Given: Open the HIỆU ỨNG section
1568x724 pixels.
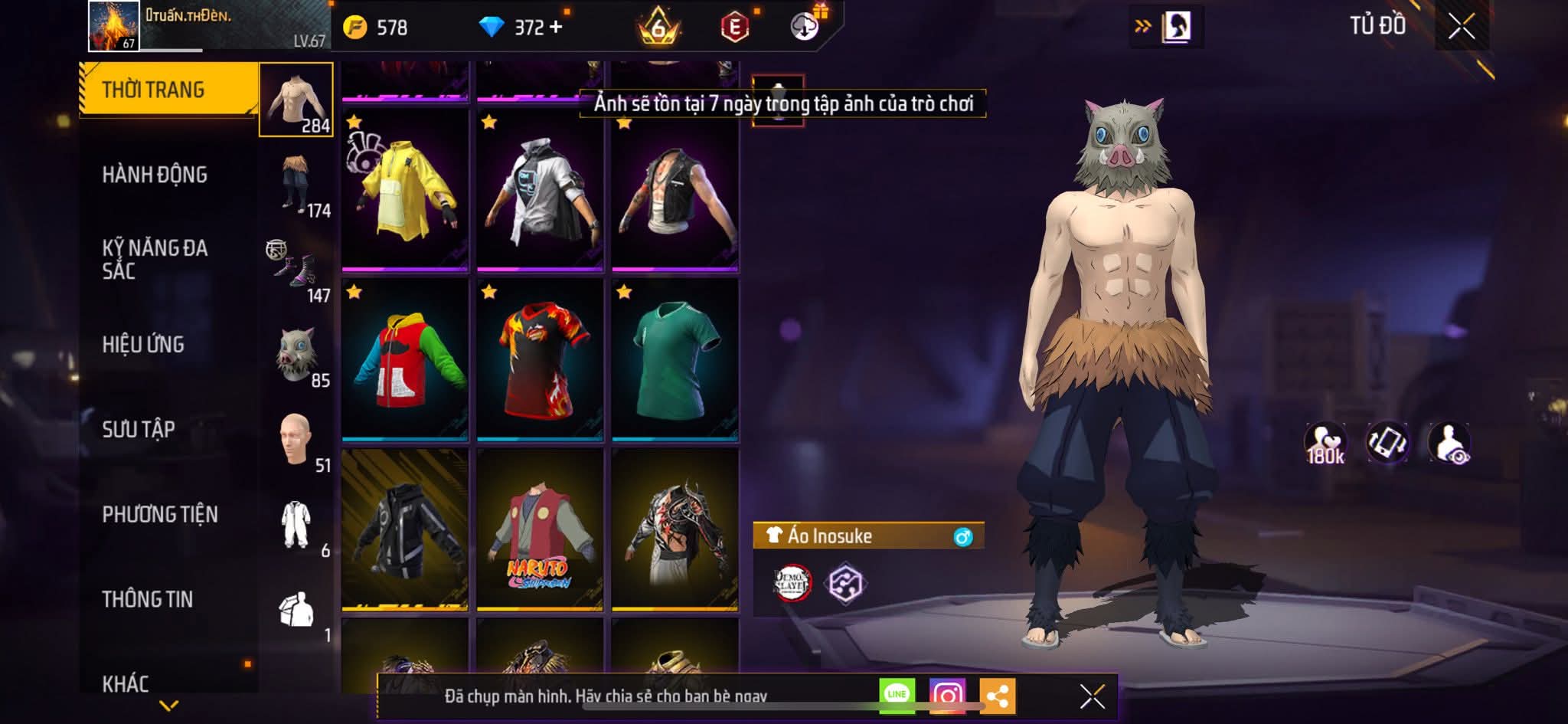Looking at the screenshot, I should [x=143, y=345].
